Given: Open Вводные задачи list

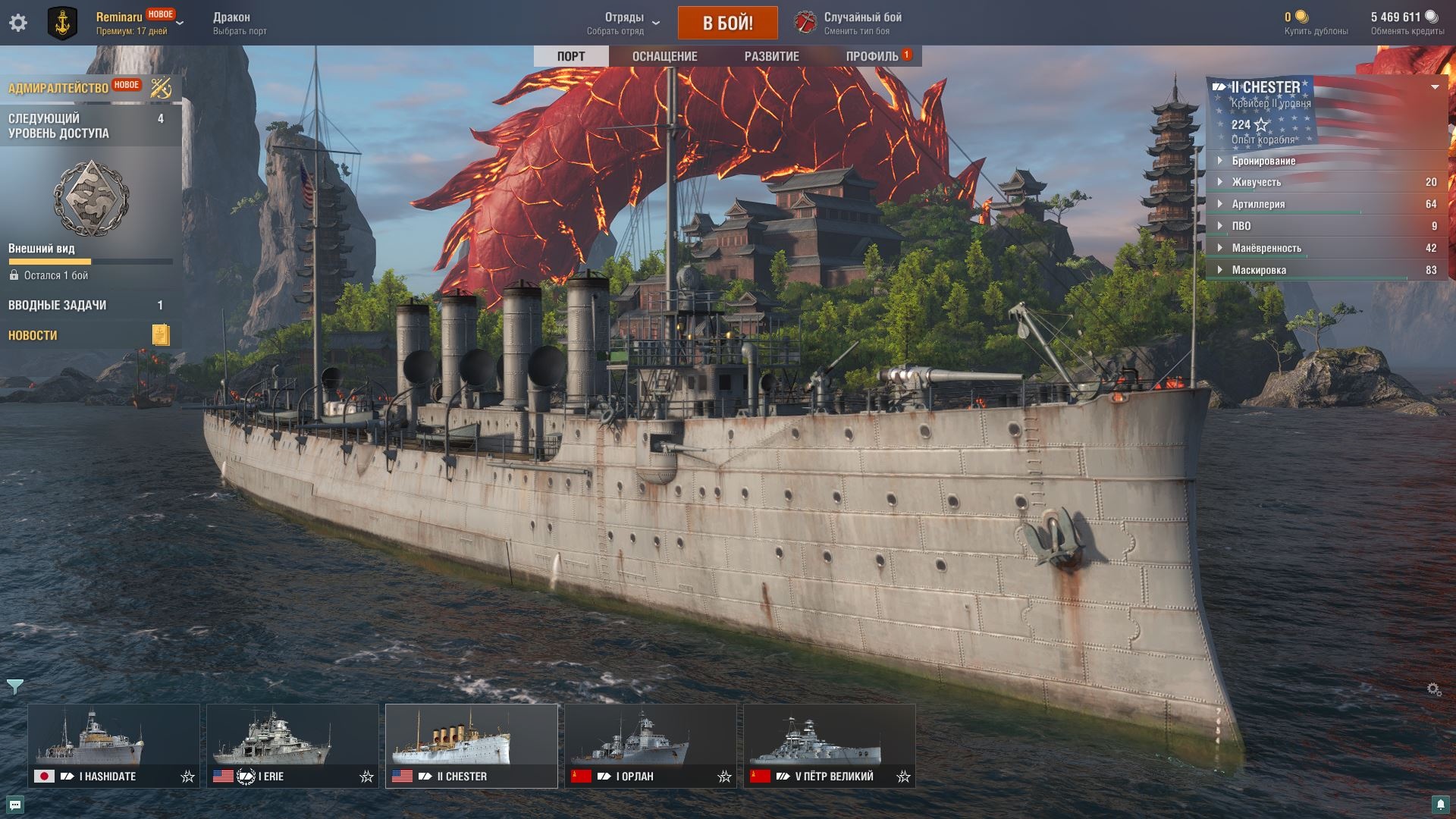Looking at the screenshot, I should [58, 305].
